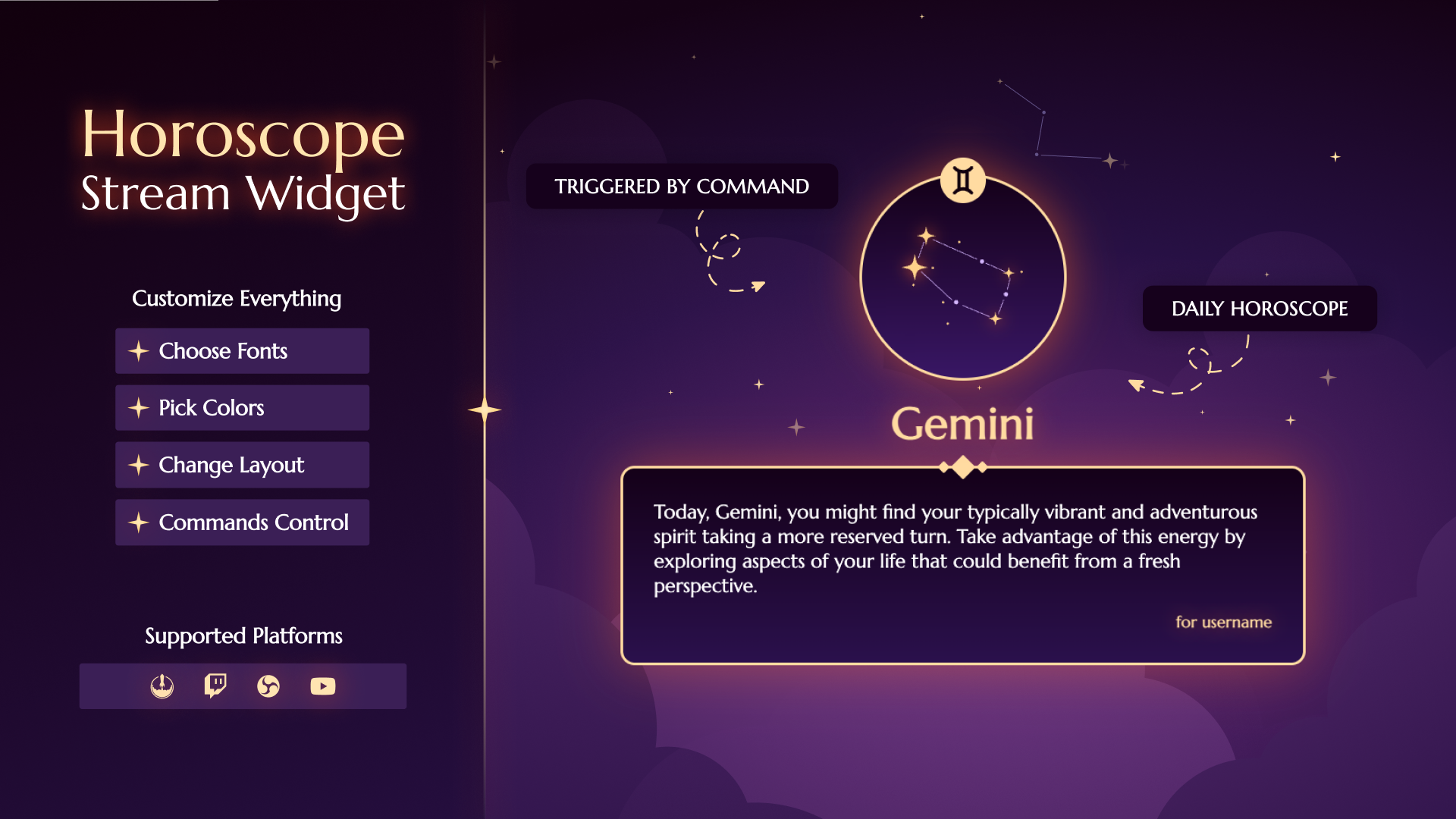
Task: Open Commands Control
Action: (x=242, y=522)
